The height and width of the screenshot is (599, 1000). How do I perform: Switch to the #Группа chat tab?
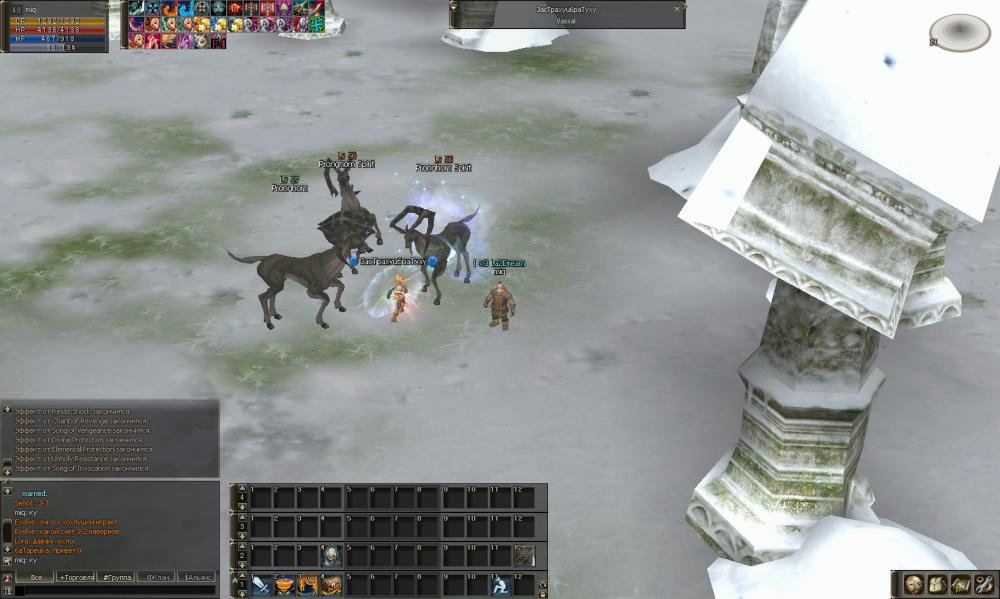(116, 578)
